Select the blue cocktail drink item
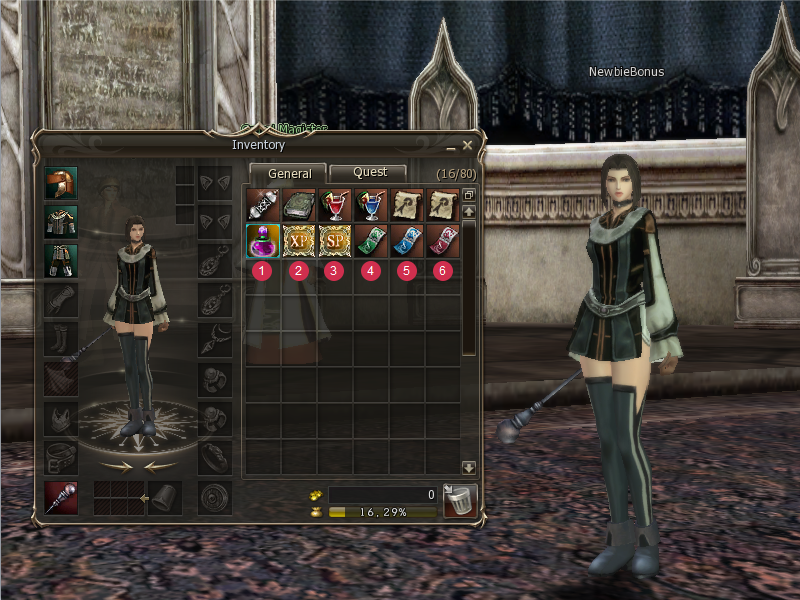Screen dimensions: 800x600 369,204
